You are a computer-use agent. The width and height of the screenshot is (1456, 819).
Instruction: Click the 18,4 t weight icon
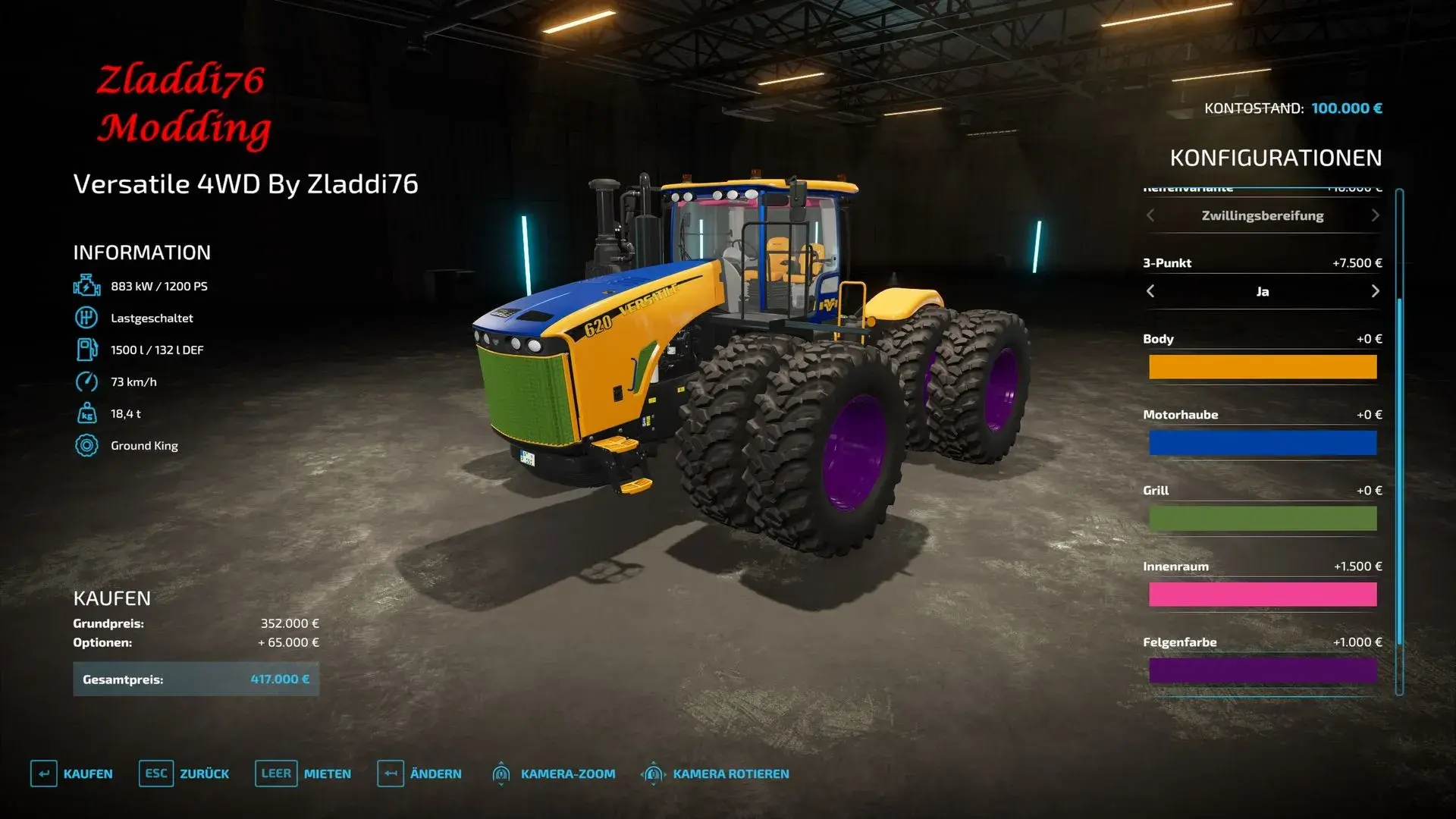(x=87, y=413)
